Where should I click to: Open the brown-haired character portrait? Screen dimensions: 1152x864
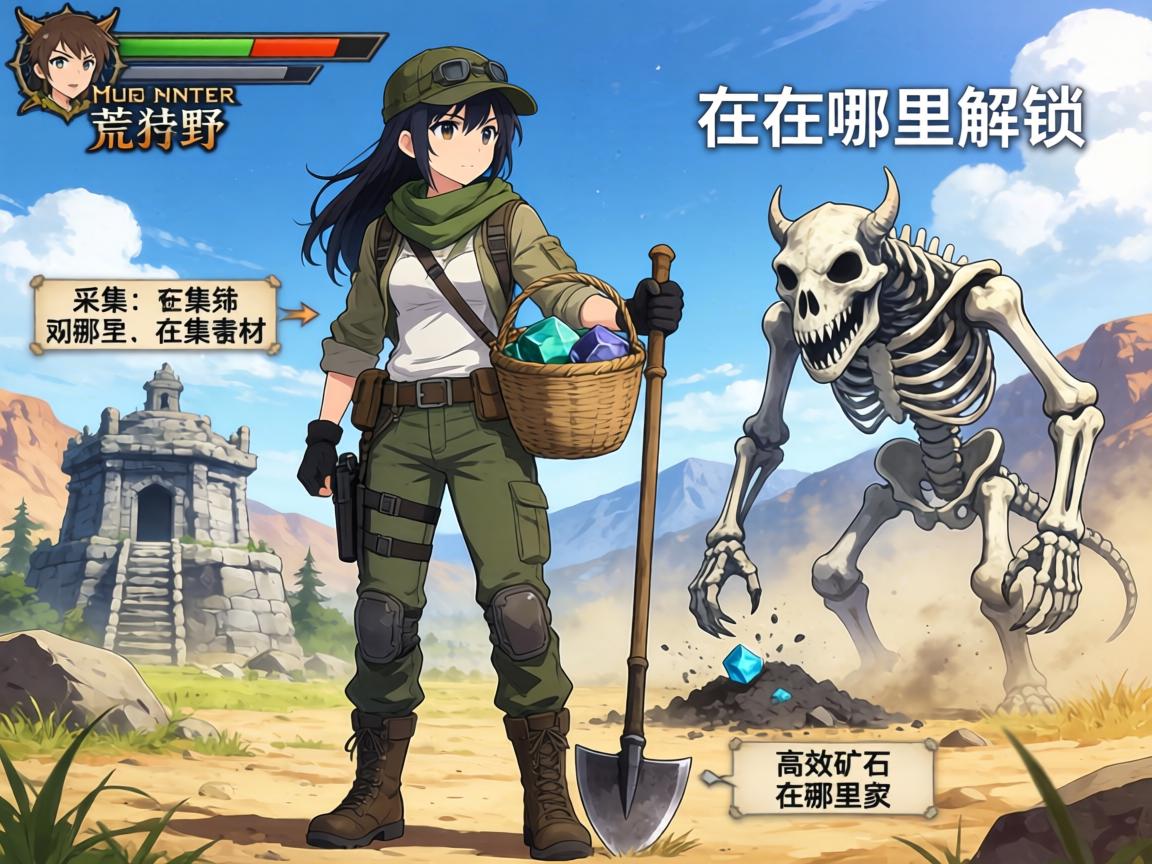pos(63,60)
